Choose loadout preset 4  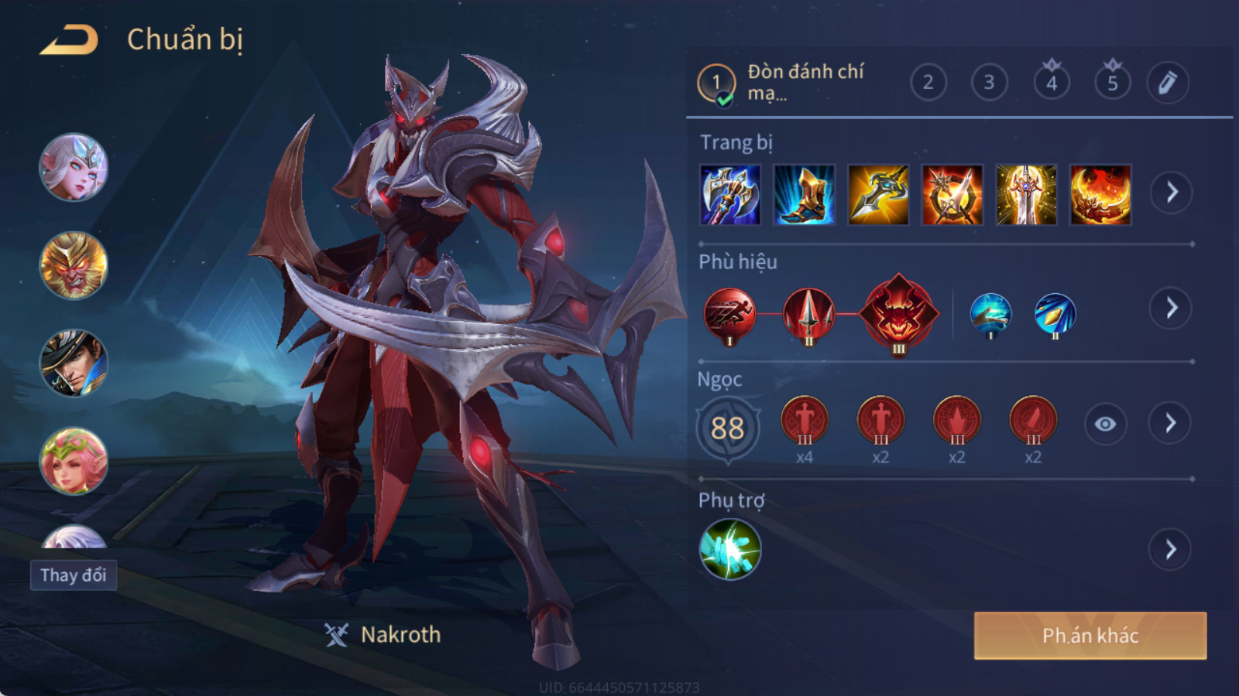click(x=1051, y=83)
